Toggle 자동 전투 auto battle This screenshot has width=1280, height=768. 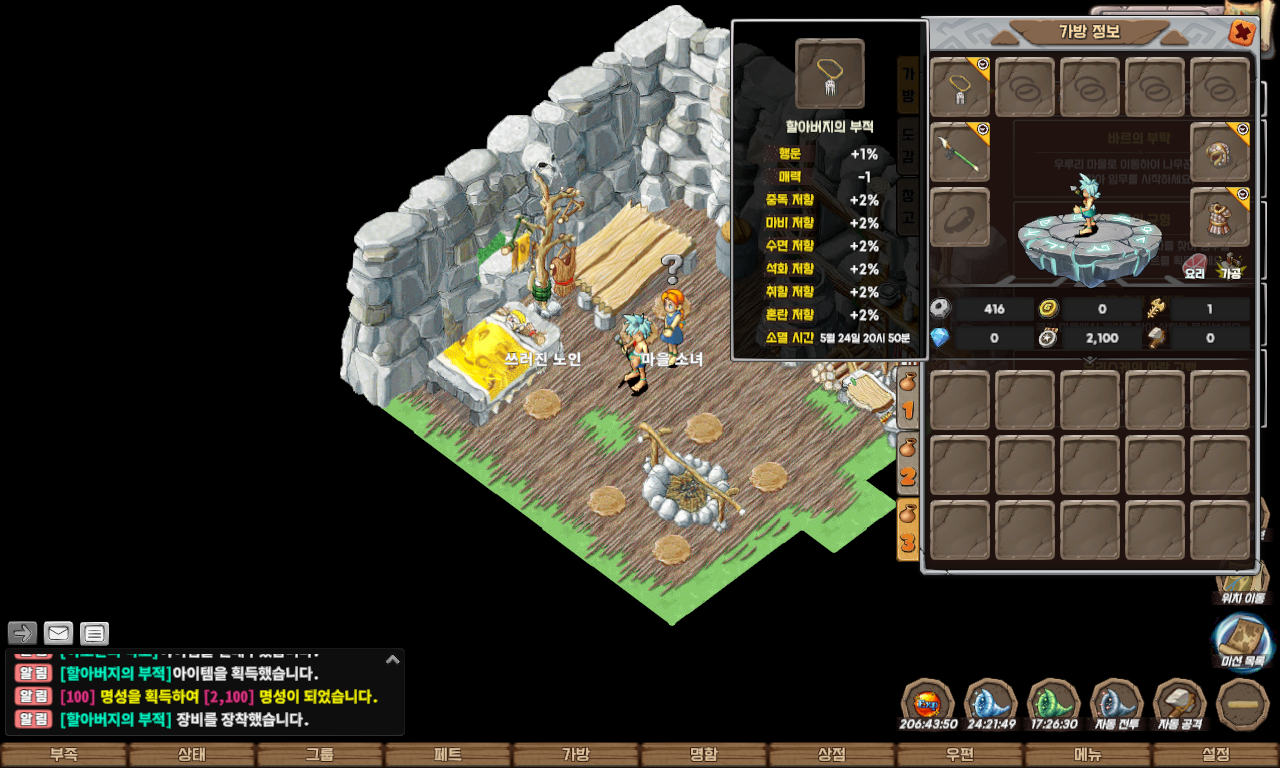coord(1116,704)
